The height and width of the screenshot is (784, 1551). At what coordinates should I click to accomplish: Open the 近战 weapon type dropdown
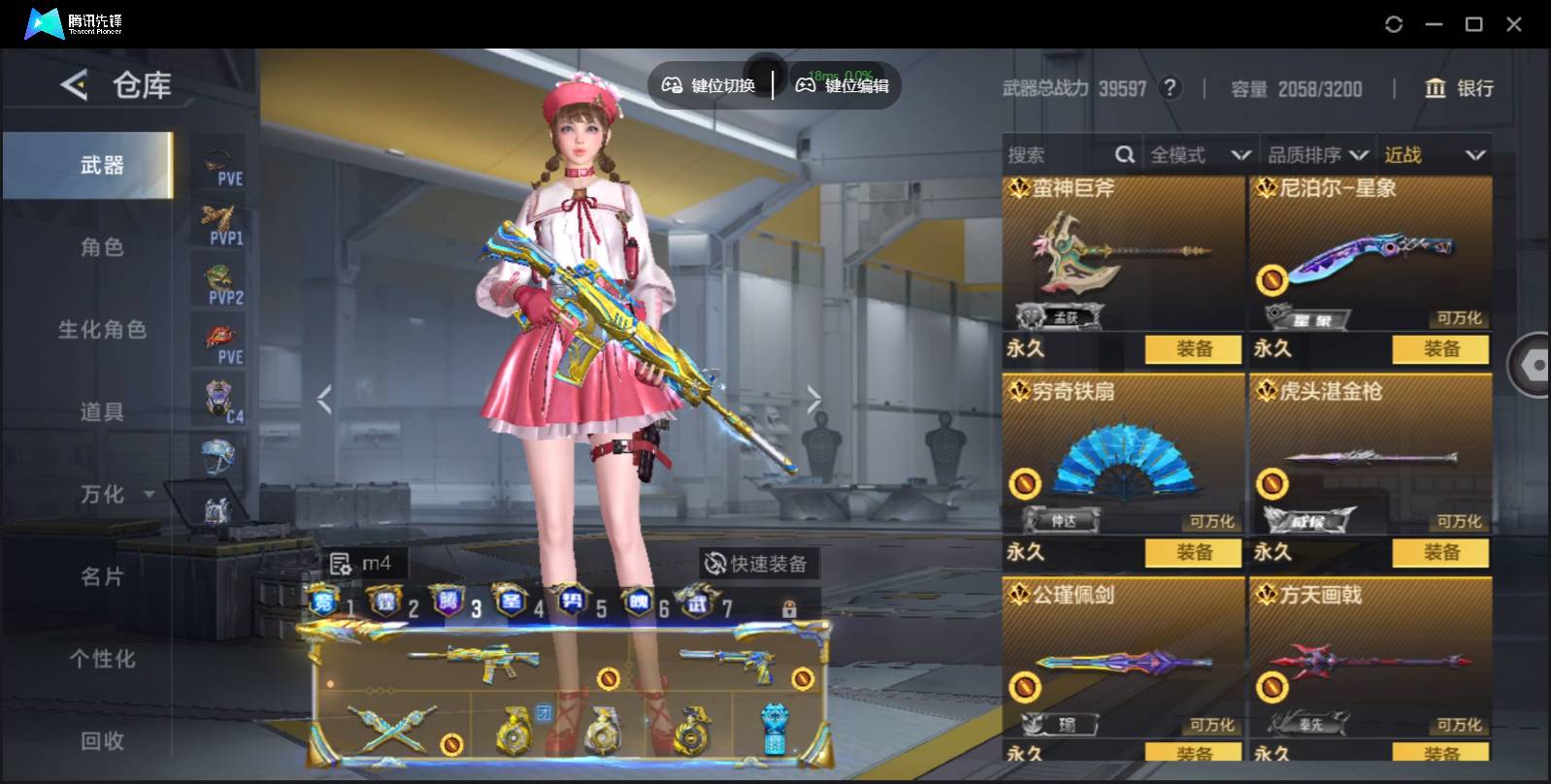[x=1435, y=155]
